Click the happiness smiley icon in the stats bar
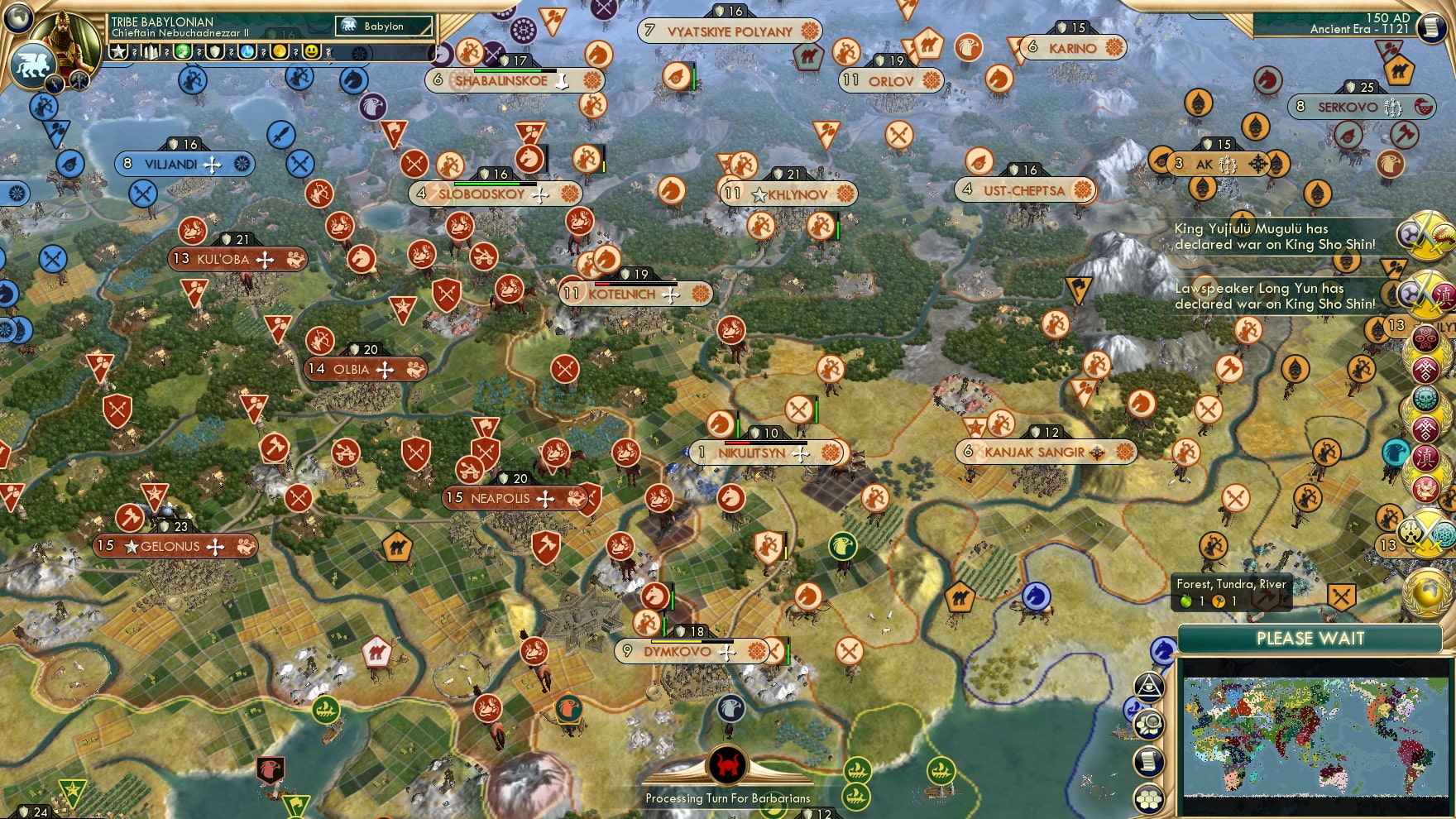This screenshot has width=1456, height=819. [312, 51]
